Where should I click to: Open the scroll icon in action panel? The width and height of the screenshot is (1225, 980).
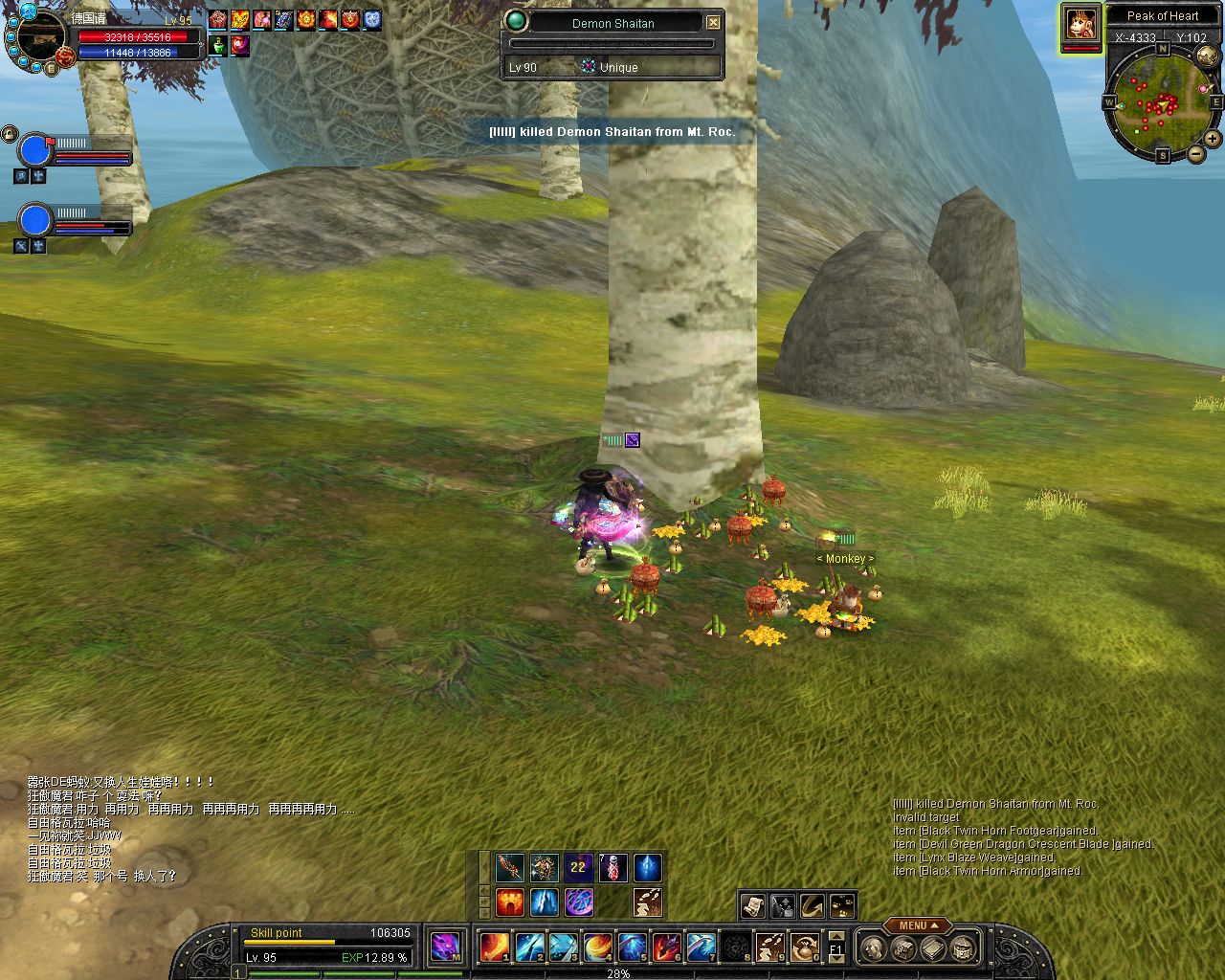(752, 905)
